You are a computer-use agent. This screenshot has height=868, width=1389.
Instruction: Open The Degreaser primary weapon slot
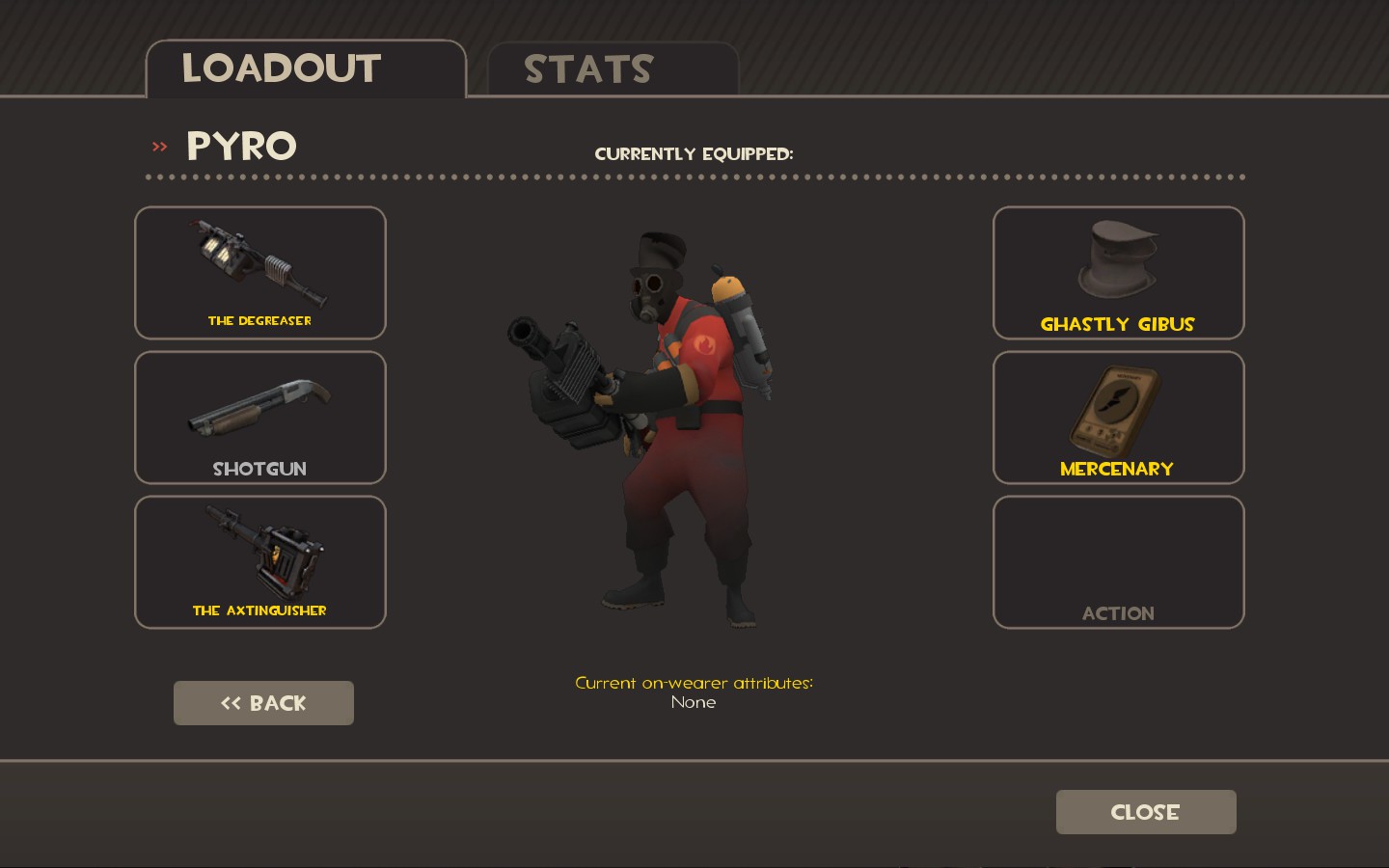click(x=260, y=273)
